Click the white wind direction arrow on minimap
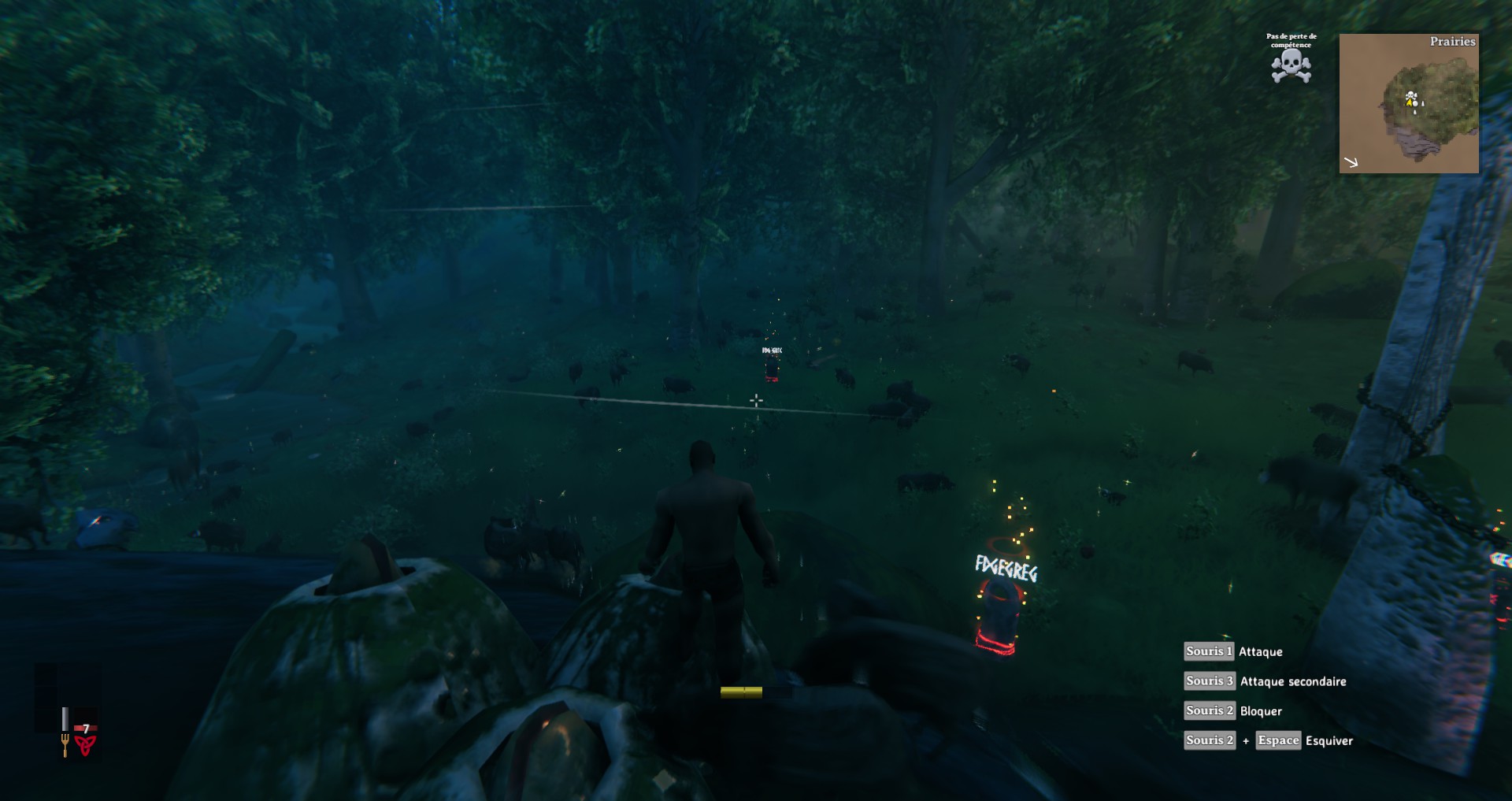Viewport: 1512px width, 801px height. (x=1351, y=162)
